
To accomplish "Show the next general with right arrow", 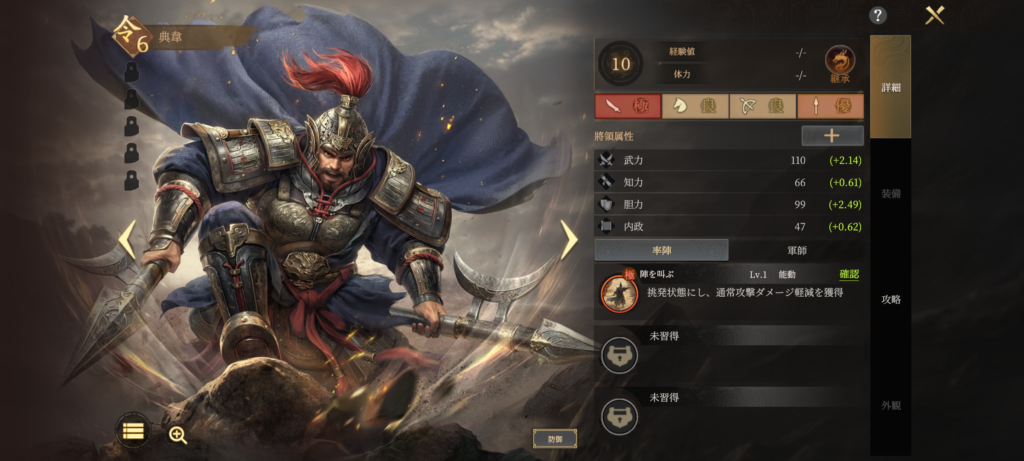I will 568,240.
